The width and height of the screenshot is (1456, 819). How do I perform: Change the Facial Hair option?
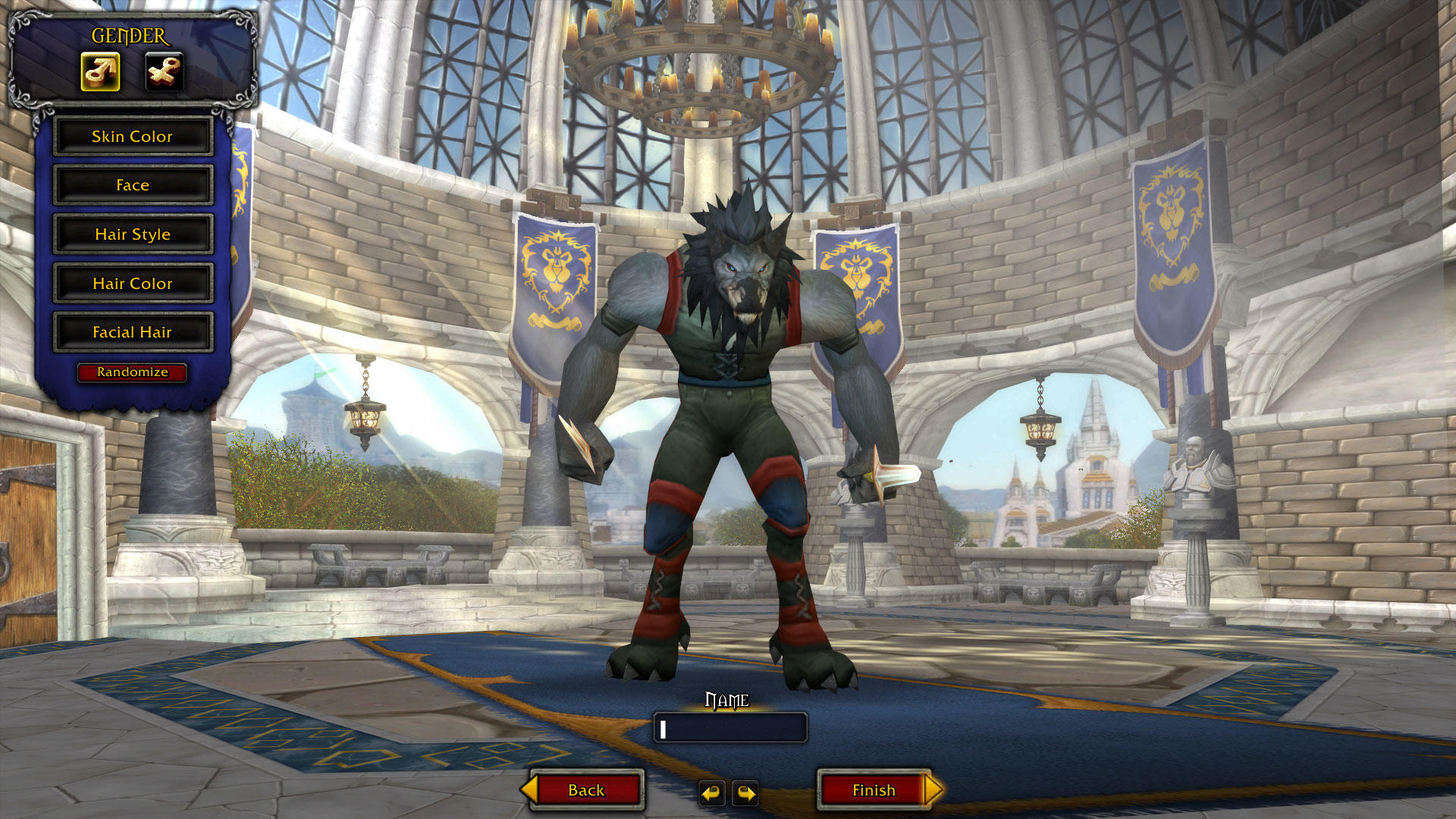tap(133, 332)
